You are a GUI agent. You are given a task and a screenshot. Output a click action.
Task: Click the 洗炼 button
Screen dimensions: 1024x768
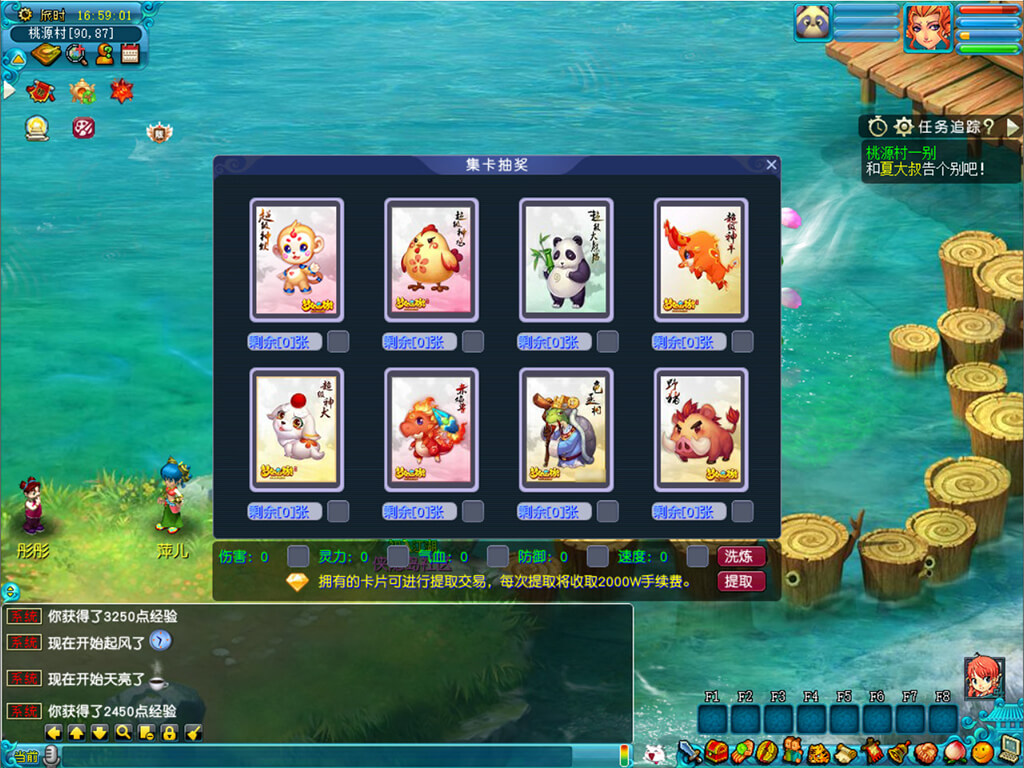(x=741, y=556)
